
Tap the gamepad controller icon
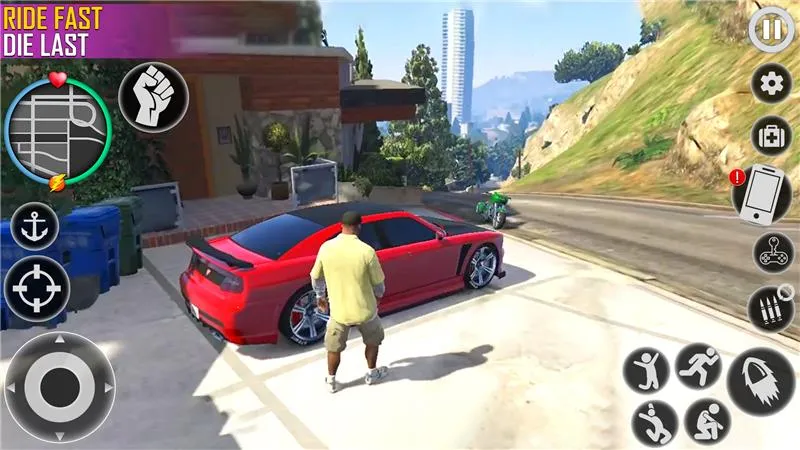(771, 254)
